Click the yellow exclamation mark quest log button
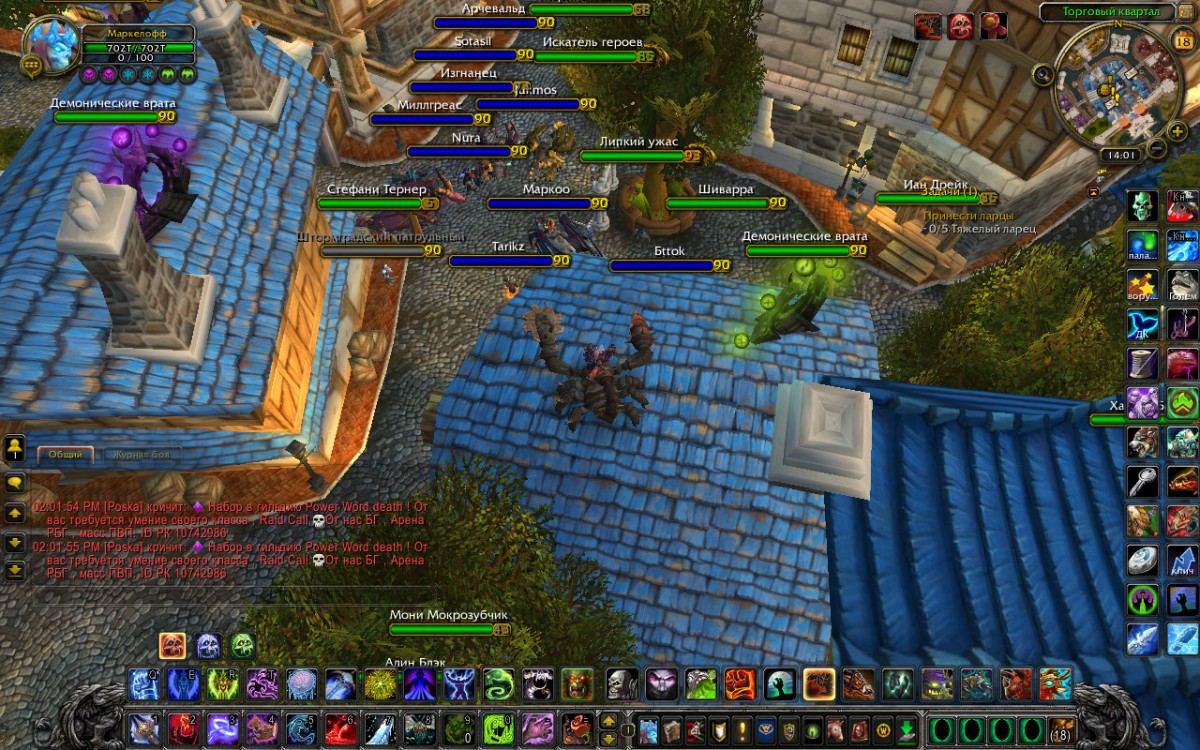 742,728
